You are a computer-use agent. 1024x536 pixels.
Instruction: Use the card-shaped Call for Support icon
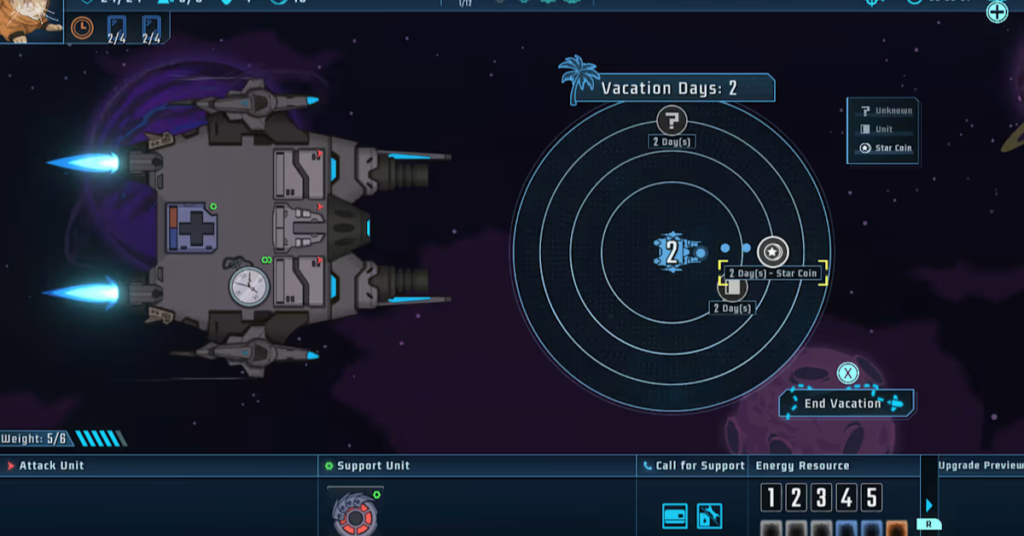674,516
